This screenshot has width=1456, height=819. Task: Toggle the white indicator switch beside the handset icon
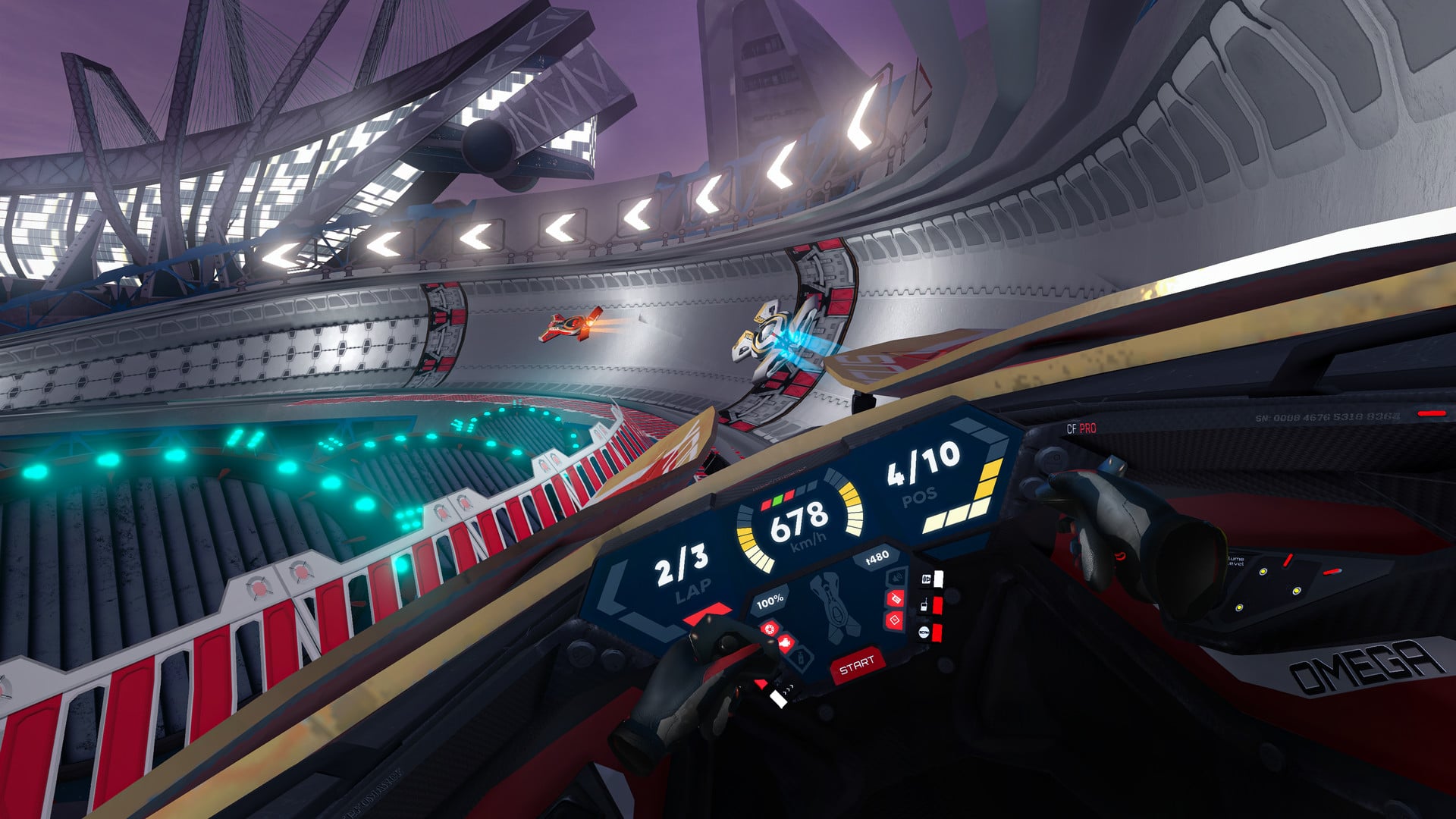coord(939,579)
